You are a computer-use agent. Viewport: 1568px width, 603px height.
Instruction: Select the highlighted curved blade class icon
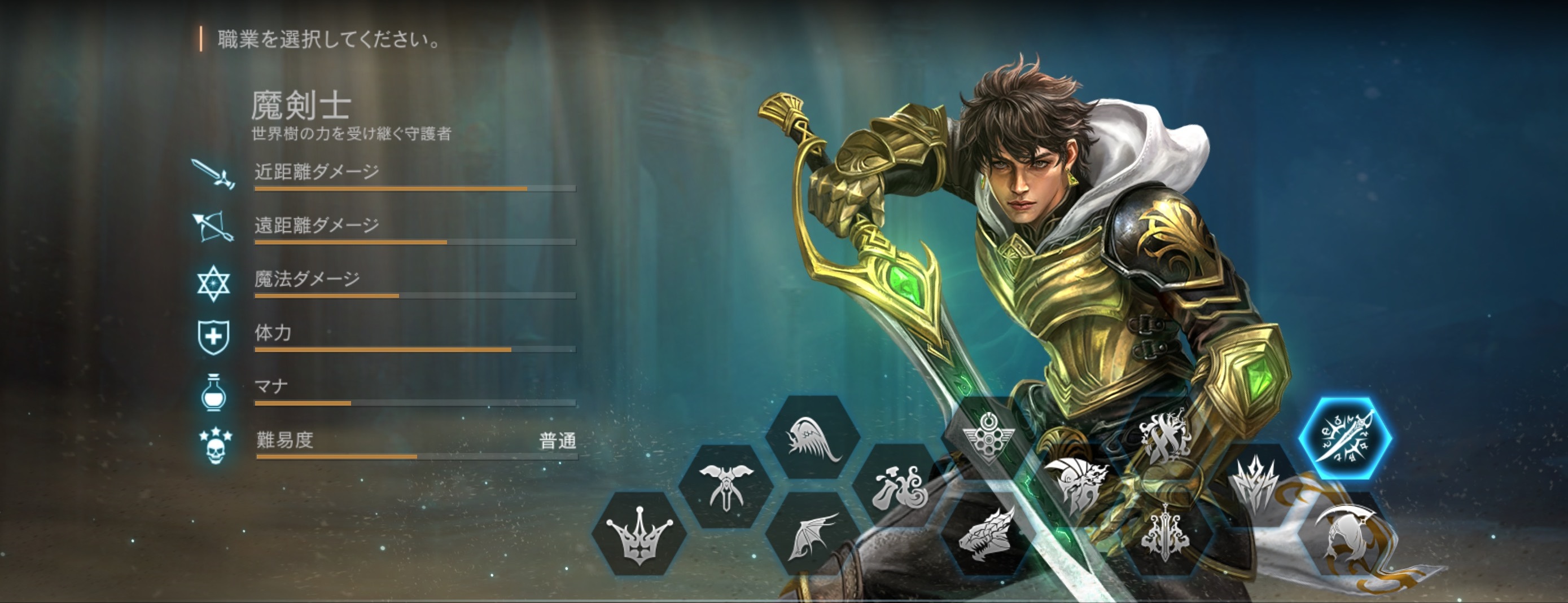pos(1345,438)
